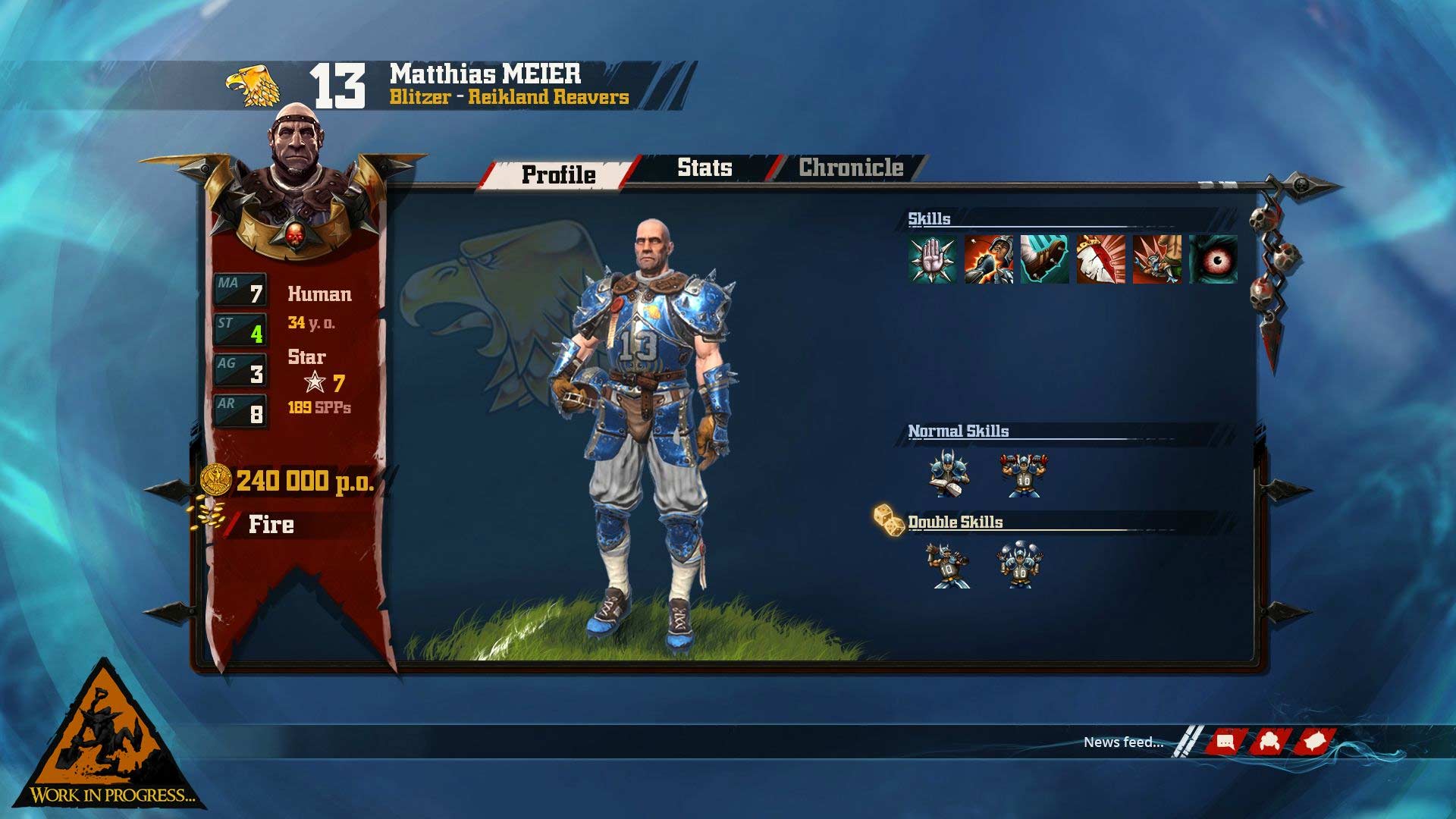Select the red eyeball skill icon
1456x819 pixels.
[1213, 259]
